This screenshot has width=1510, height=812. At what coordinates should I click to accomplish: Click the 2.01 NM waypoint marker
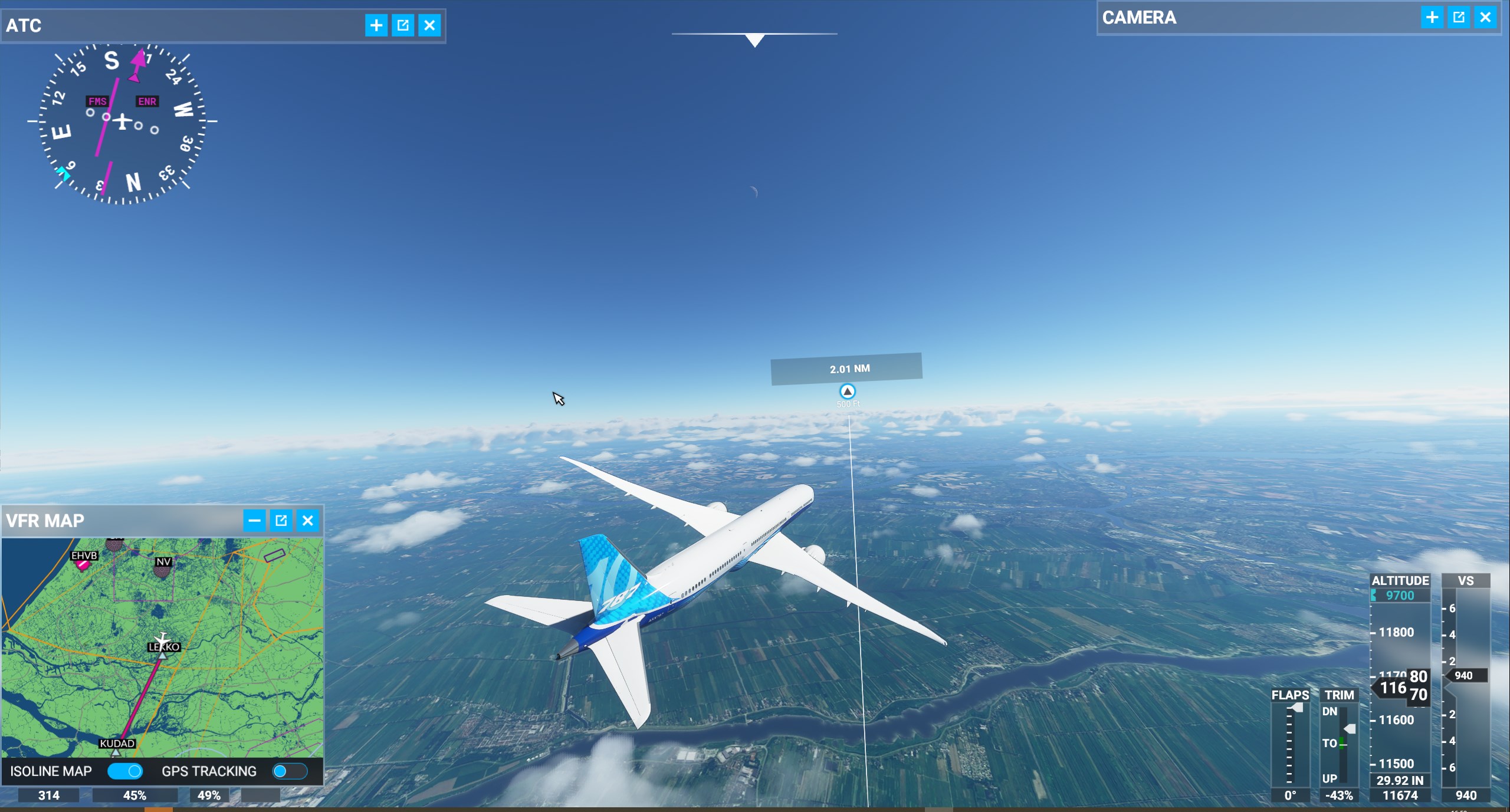pyautogui.click(x=847, y=391)
